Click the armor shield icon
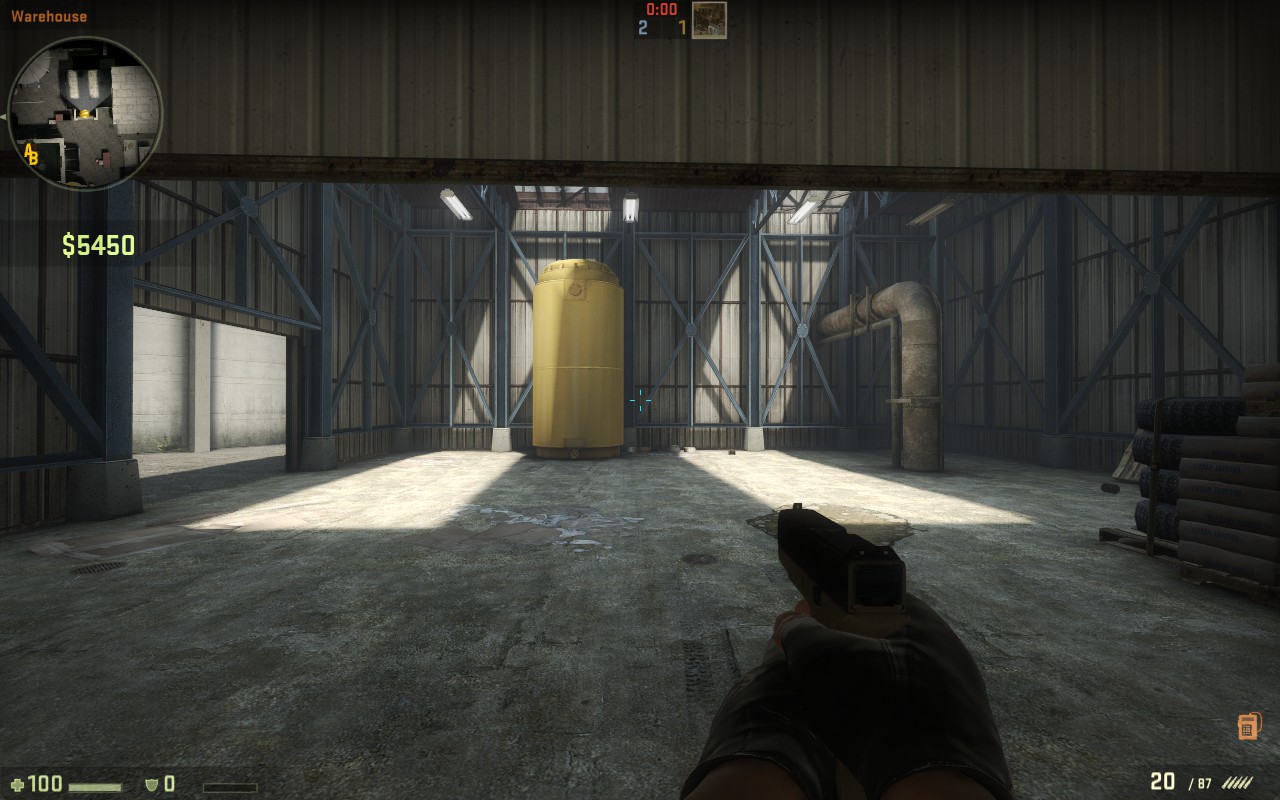1280x800 pixels. coord(152,784)
